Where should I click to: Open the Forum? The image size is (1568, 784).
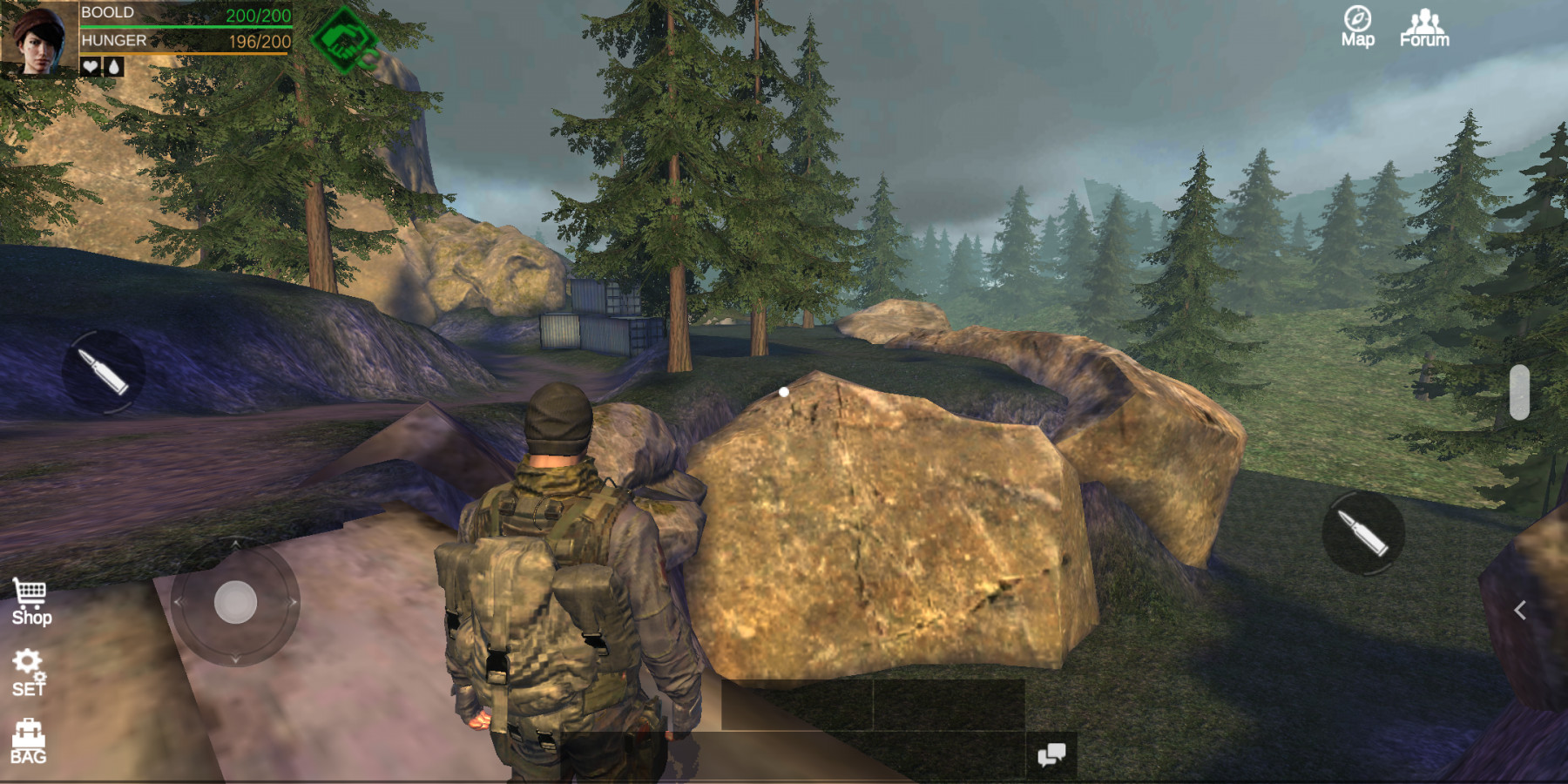click(x=1424, y=27)
